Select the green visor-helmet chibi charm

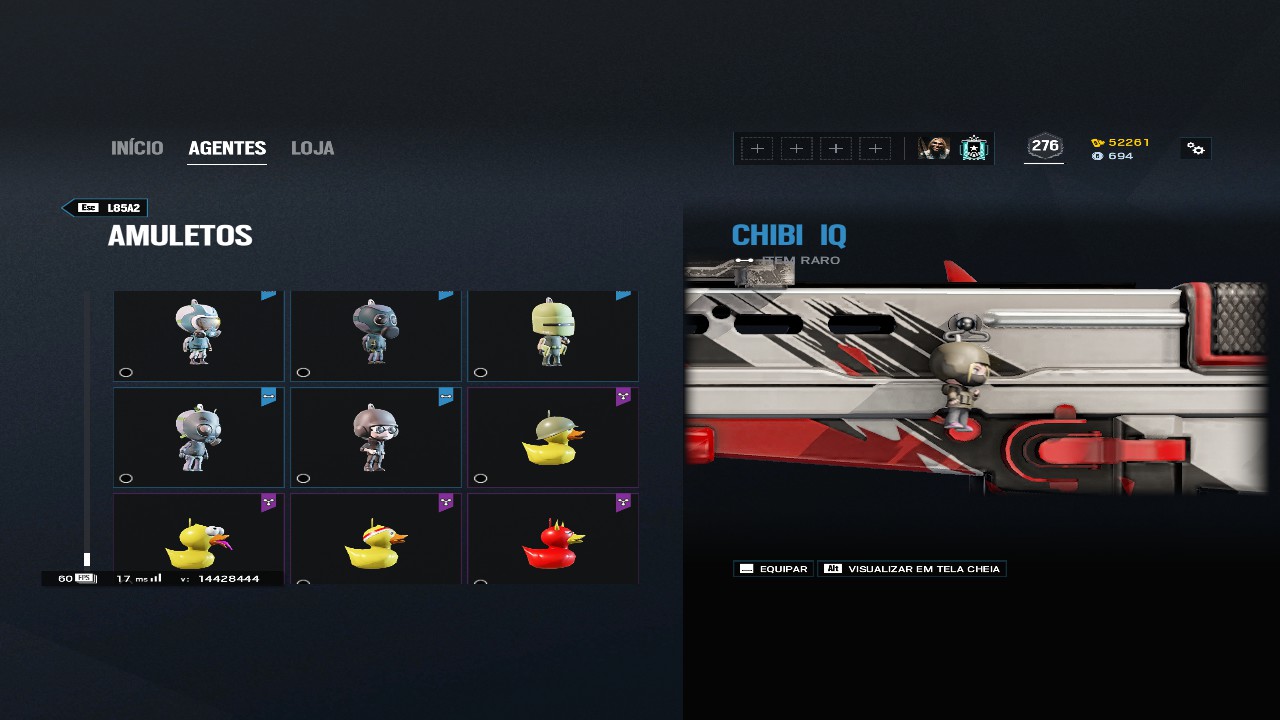tap(552, 334)
